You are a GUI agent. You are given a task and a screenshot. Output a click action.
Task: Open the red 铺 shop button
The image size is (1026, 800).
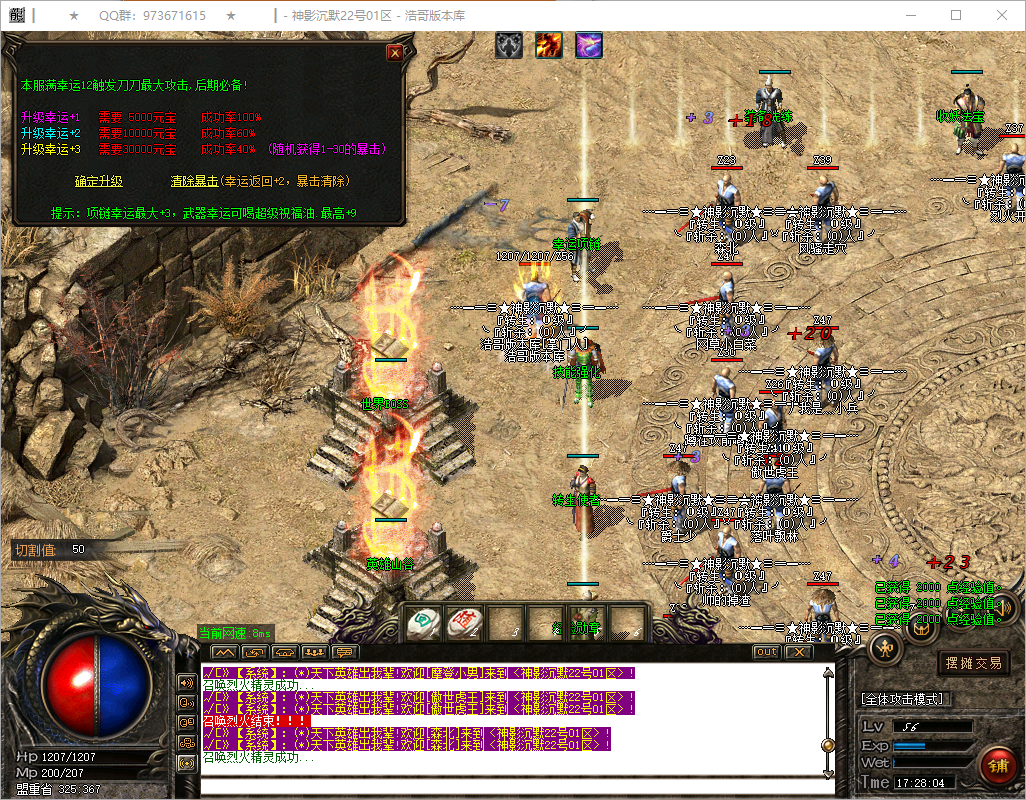pyautogui.click(x=996, y=766)
